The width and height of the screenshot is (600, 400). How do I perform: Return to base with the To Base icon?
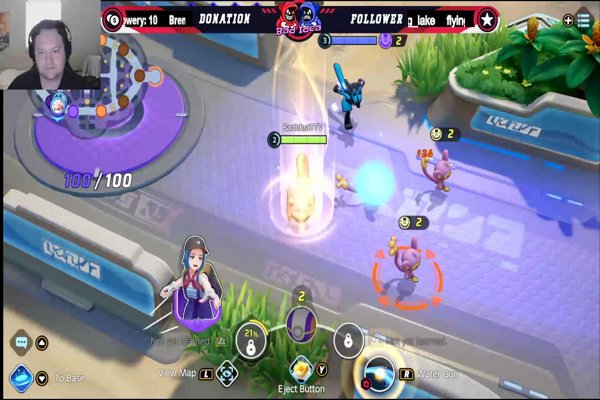pyautogui.click(x=18, y=378)
